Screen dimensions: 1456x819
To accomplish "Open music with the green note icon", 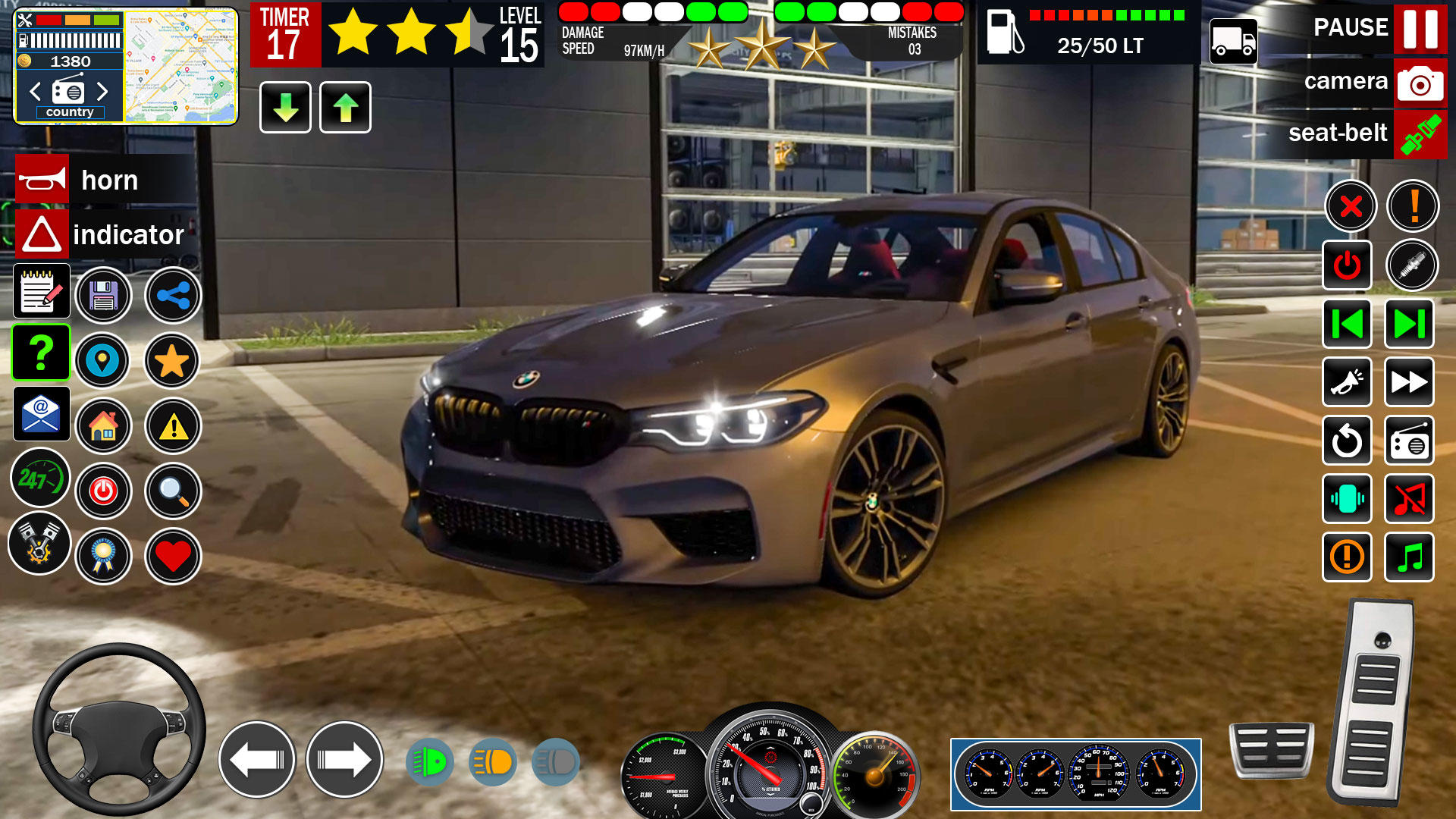I will (1408, 557).
